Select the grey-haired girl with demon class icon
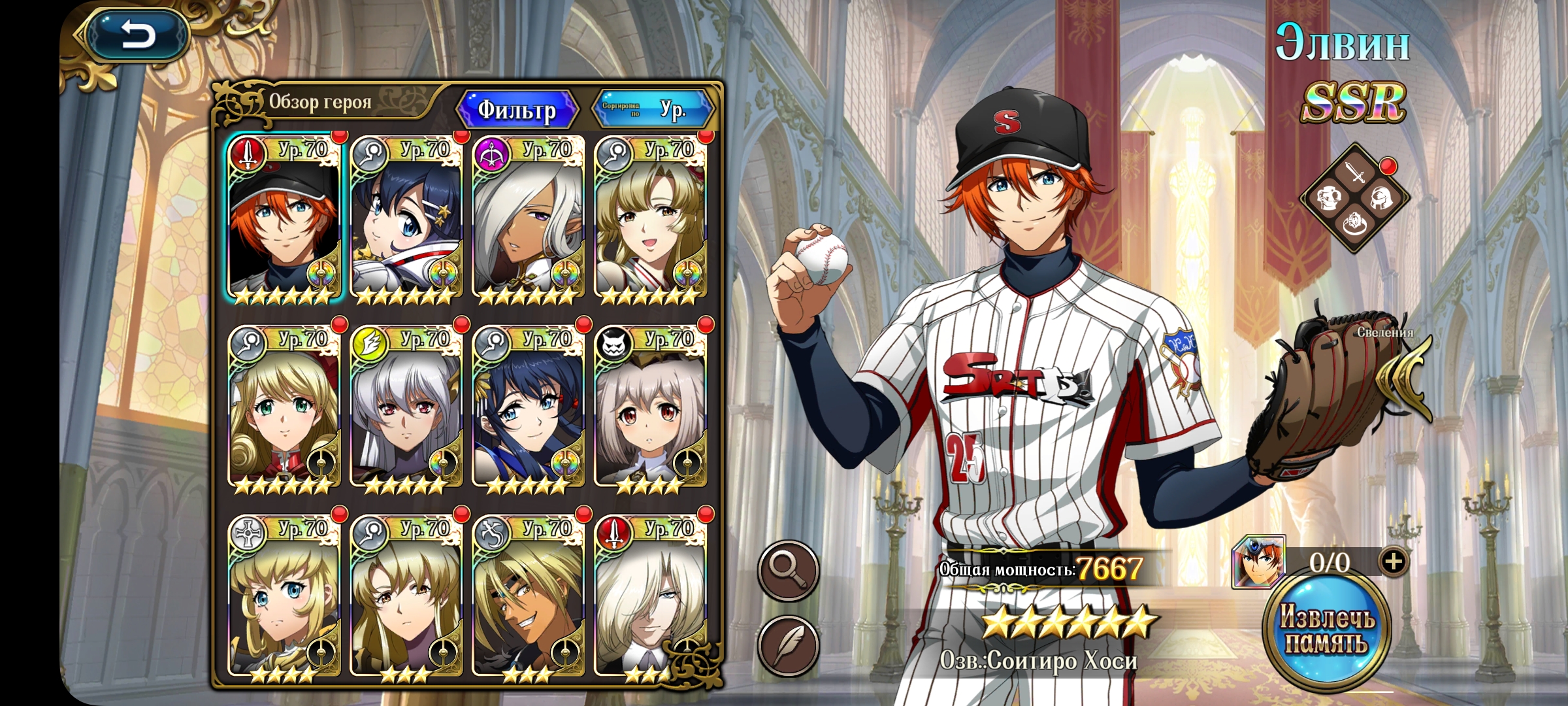The image size is (1568, 706). click(x=650, y=409)
